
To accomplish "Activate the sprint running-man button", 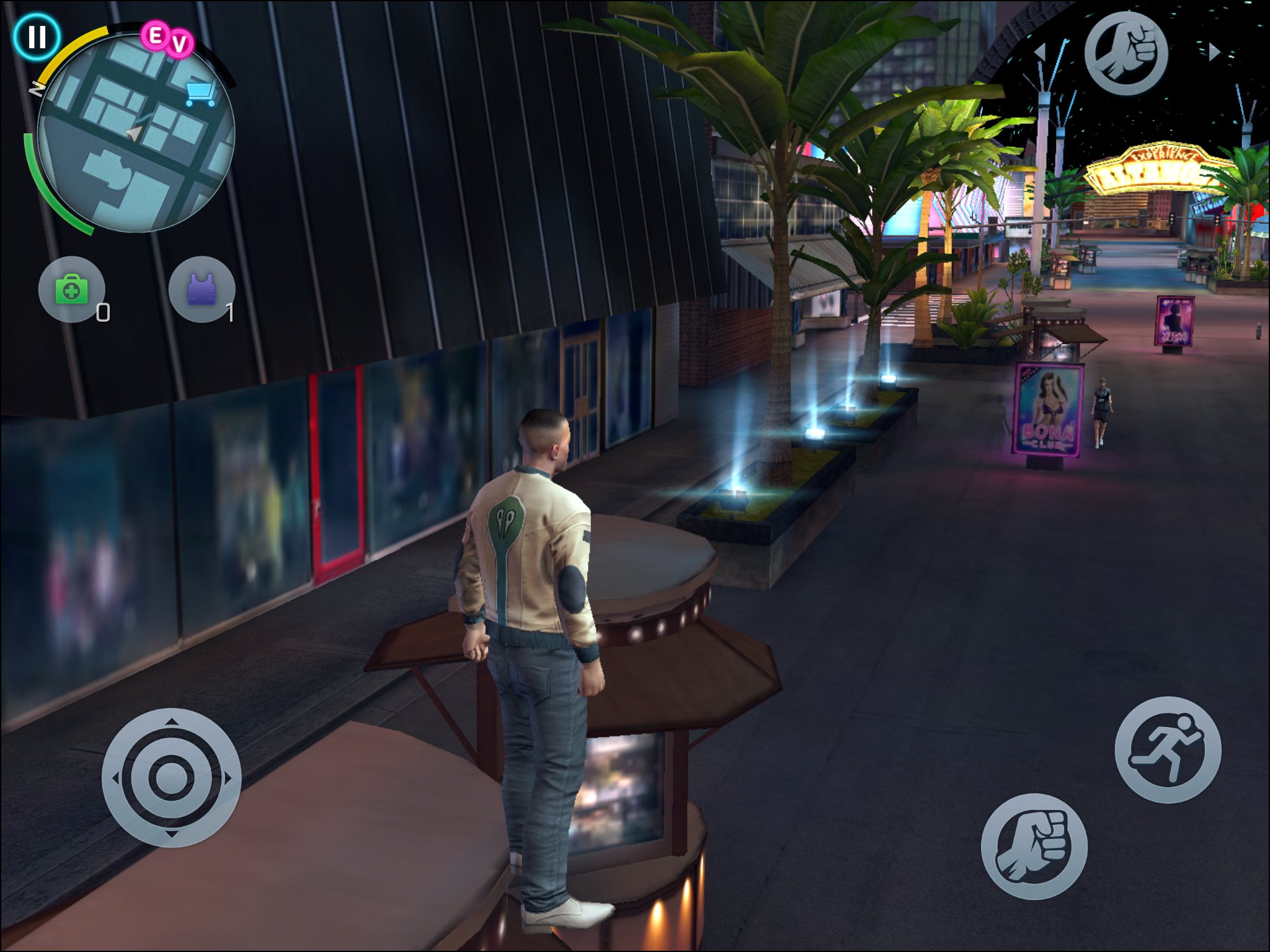I will [1167, 749].
